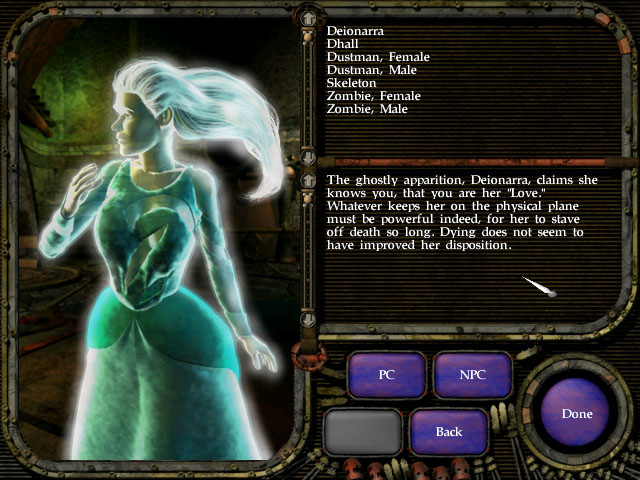Switch to the PC journal section
The width and height of the screenshot is (640, 480).
pos(387,374)
